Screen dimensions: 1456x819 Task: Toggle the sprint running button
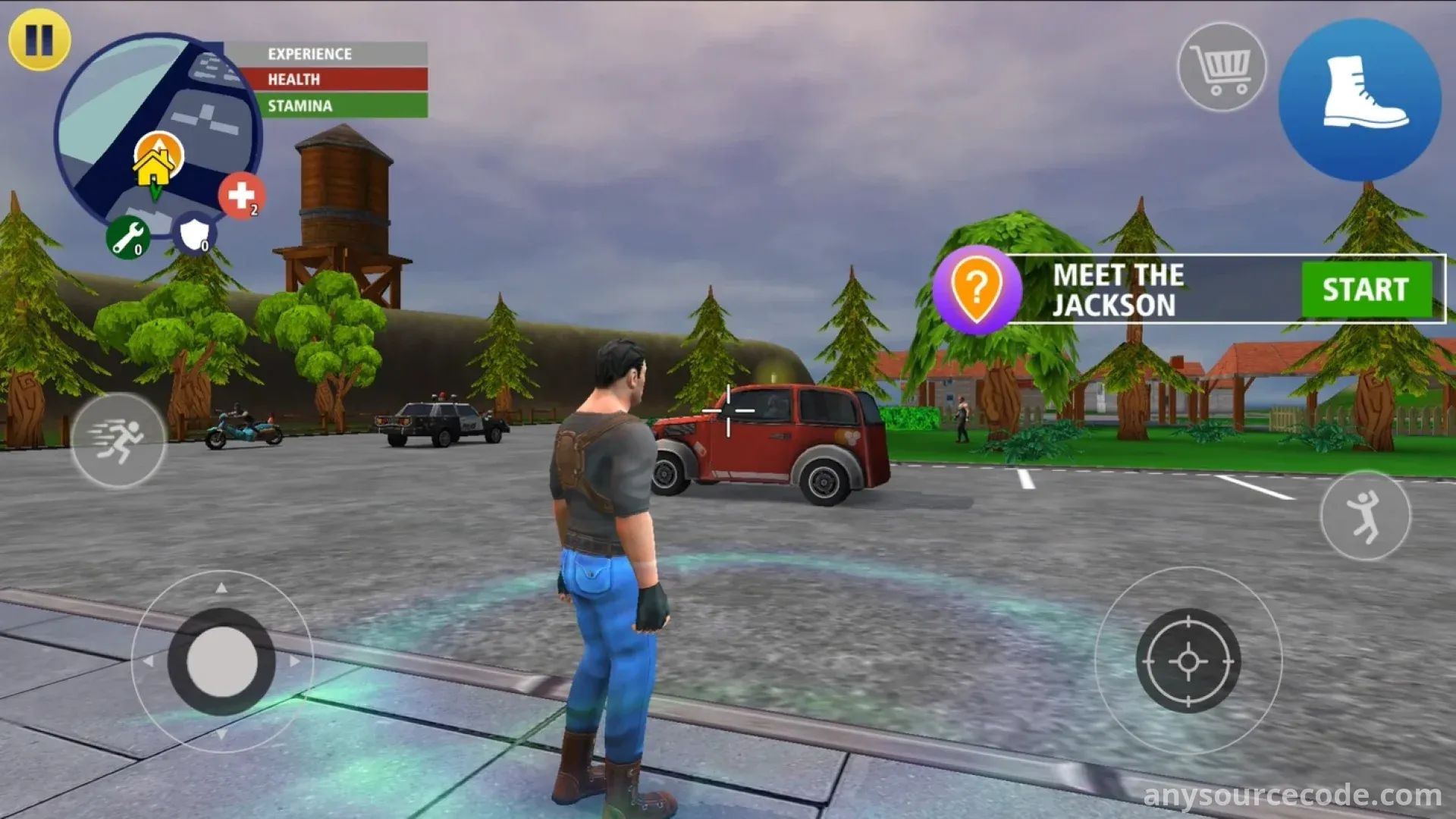pos(118,441)
